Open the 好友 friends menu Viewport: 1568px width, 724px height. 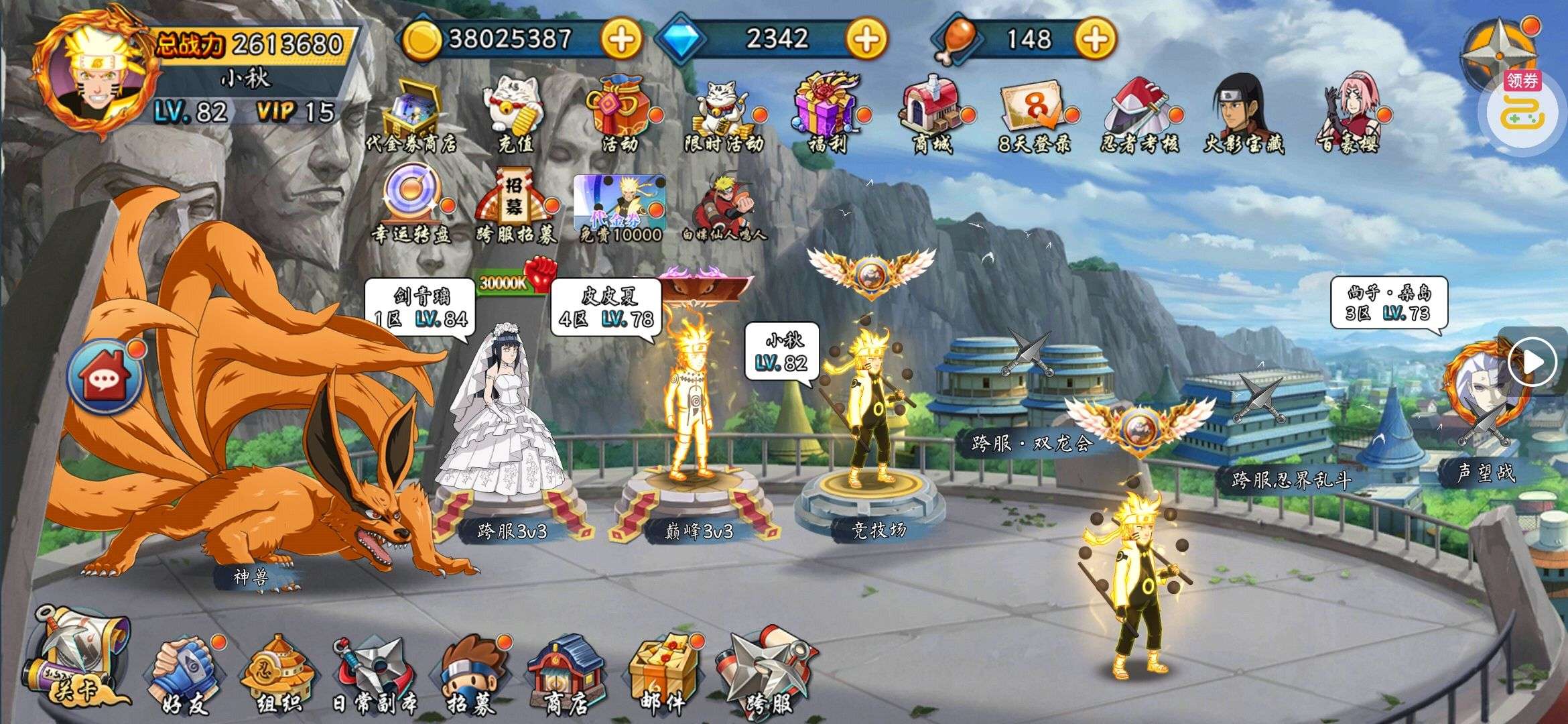[183, 674]
